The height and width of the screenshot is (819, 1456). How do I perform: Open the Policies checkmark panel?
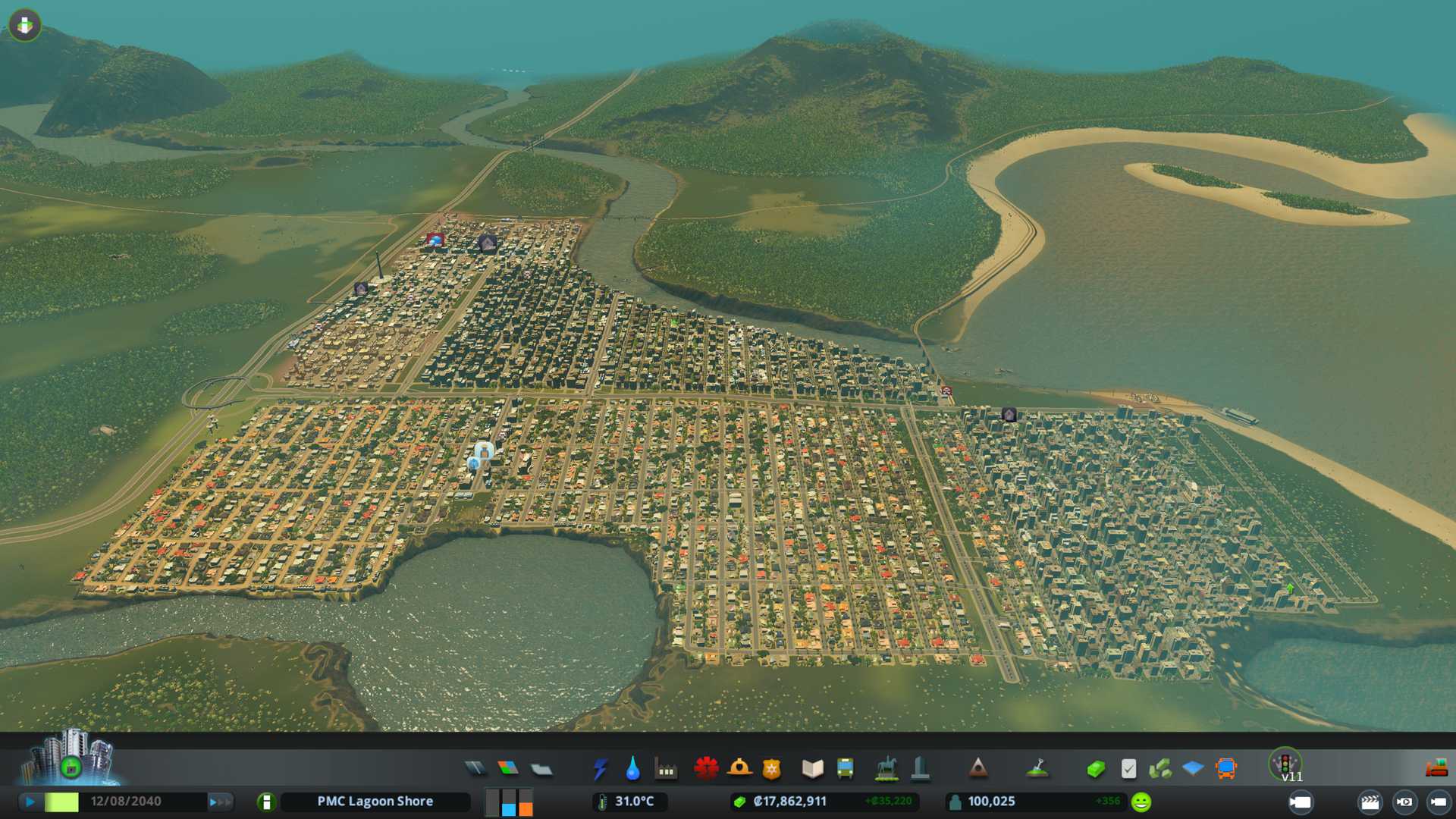coord(1128,769)
